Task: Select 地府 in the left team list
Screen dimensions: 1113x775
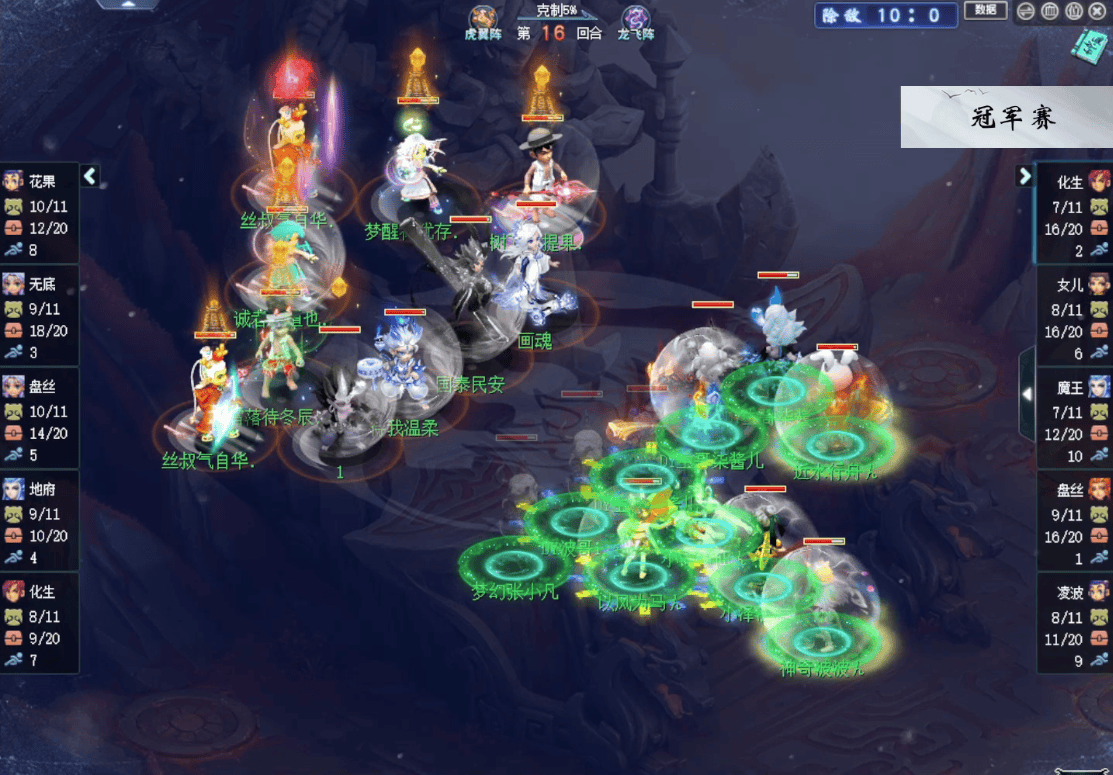Action: pyautogui.click(x=40, y=488)
